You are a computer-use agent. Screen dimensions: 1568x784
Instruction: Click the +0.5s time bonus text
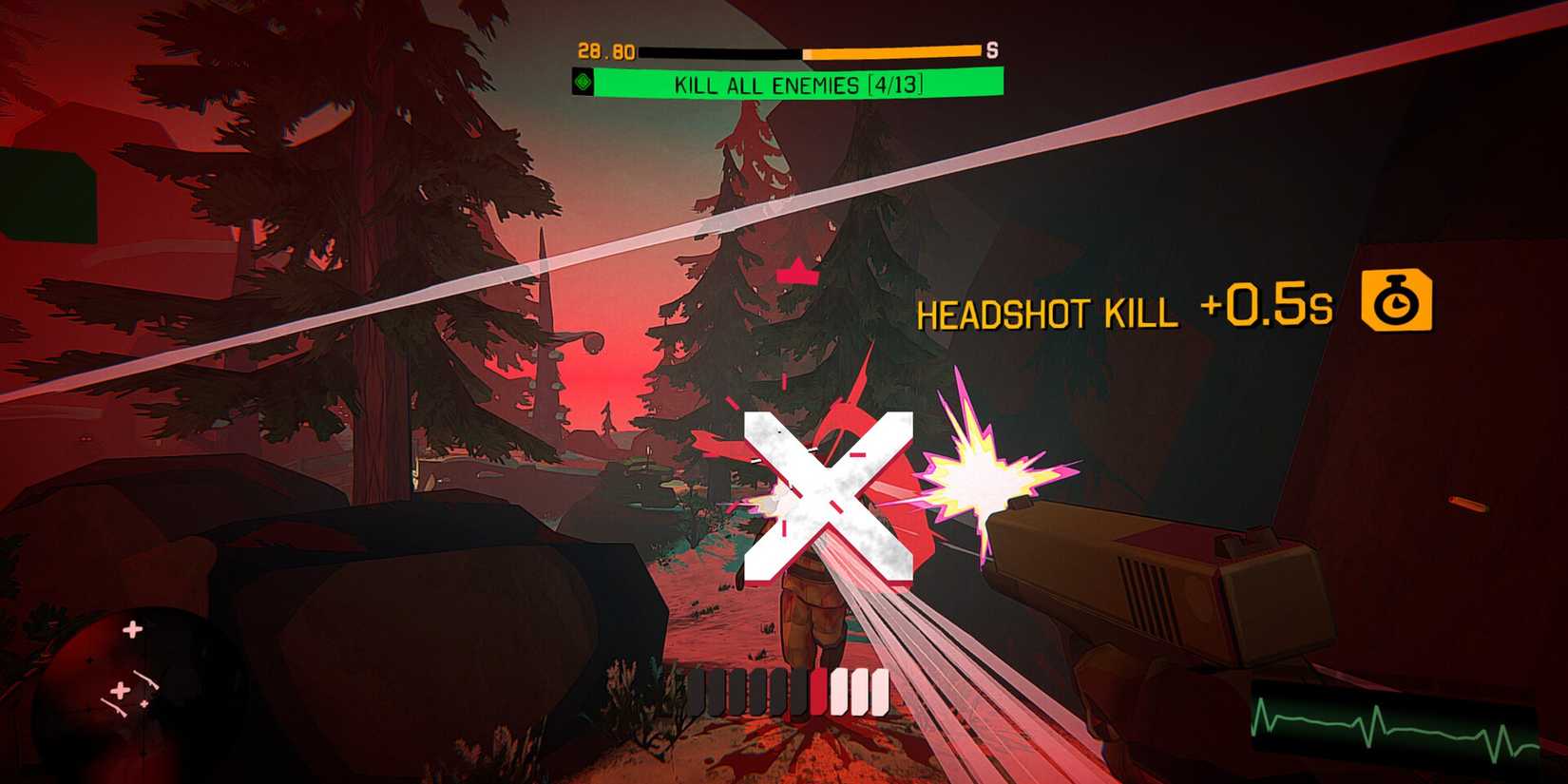(1273, 306)
